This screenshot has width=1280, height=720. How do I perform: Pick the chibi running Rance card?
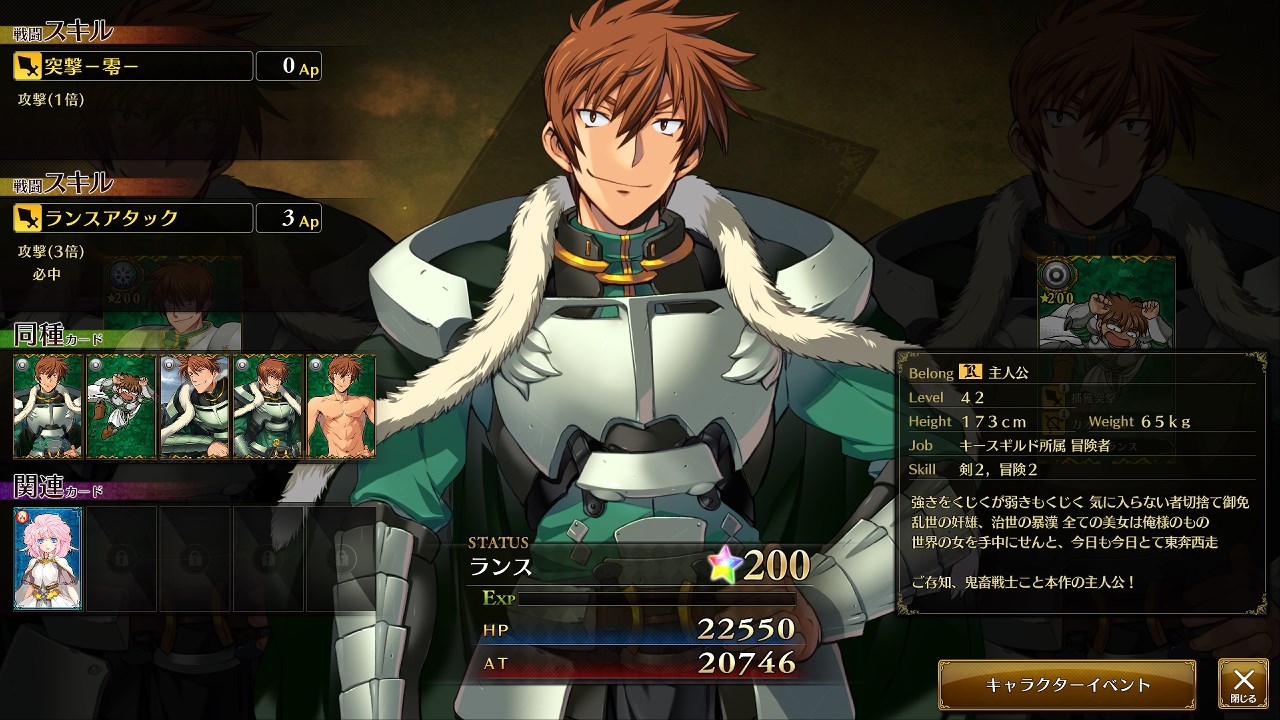point(121,405)
